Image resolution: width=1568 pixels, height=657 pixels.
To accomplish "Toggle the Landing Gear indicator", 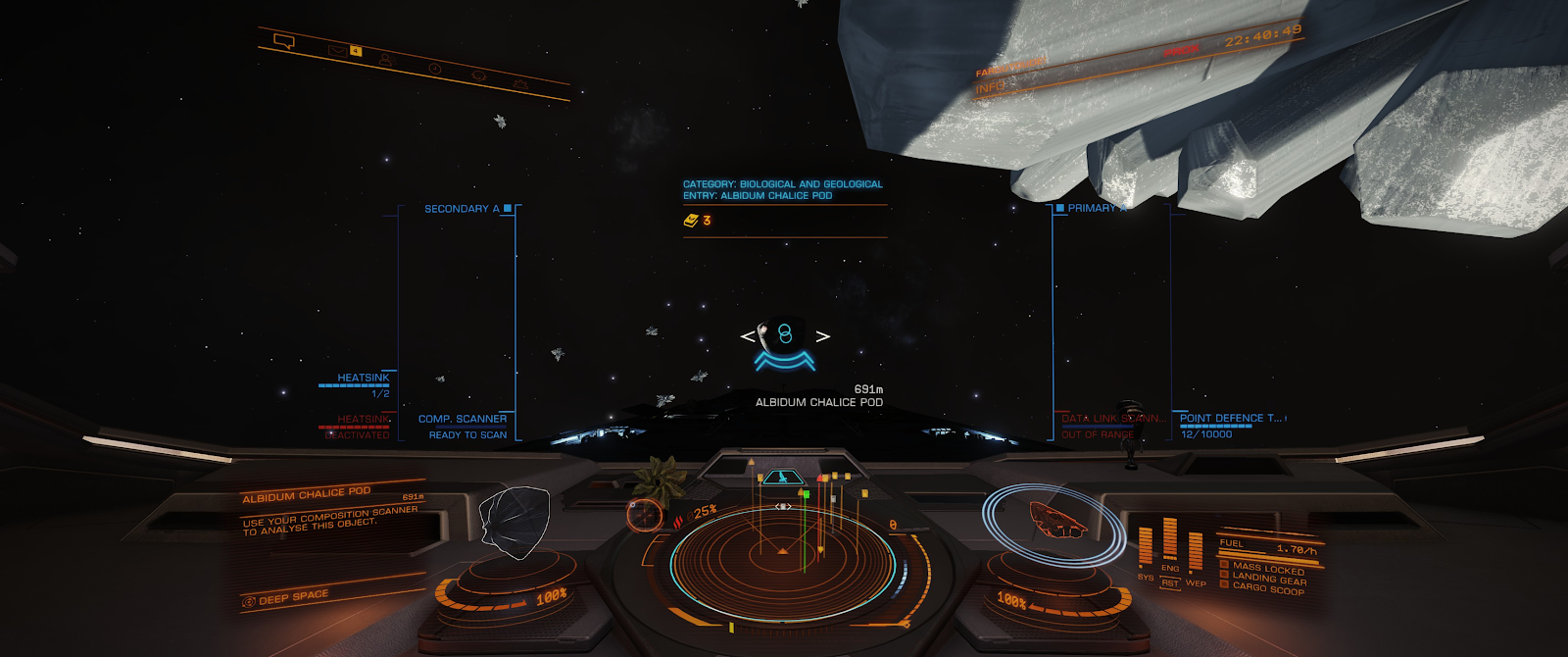I will (x=1267, y=578).
